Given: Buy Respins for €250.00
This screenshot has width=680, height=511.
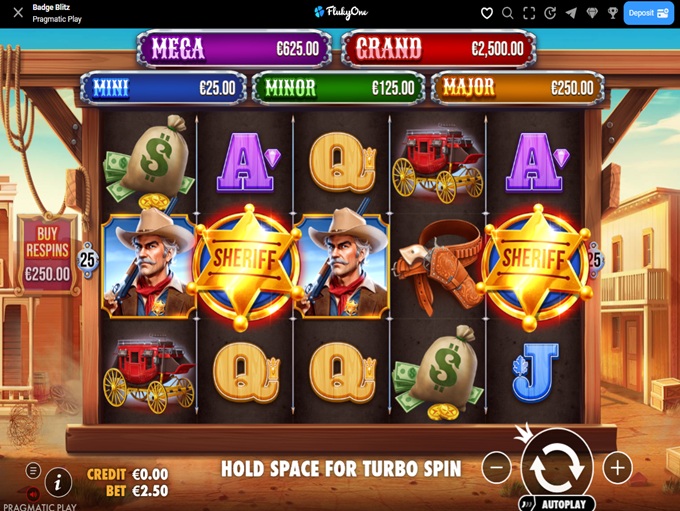Looking at the screenshot, I should pos(47,254).
